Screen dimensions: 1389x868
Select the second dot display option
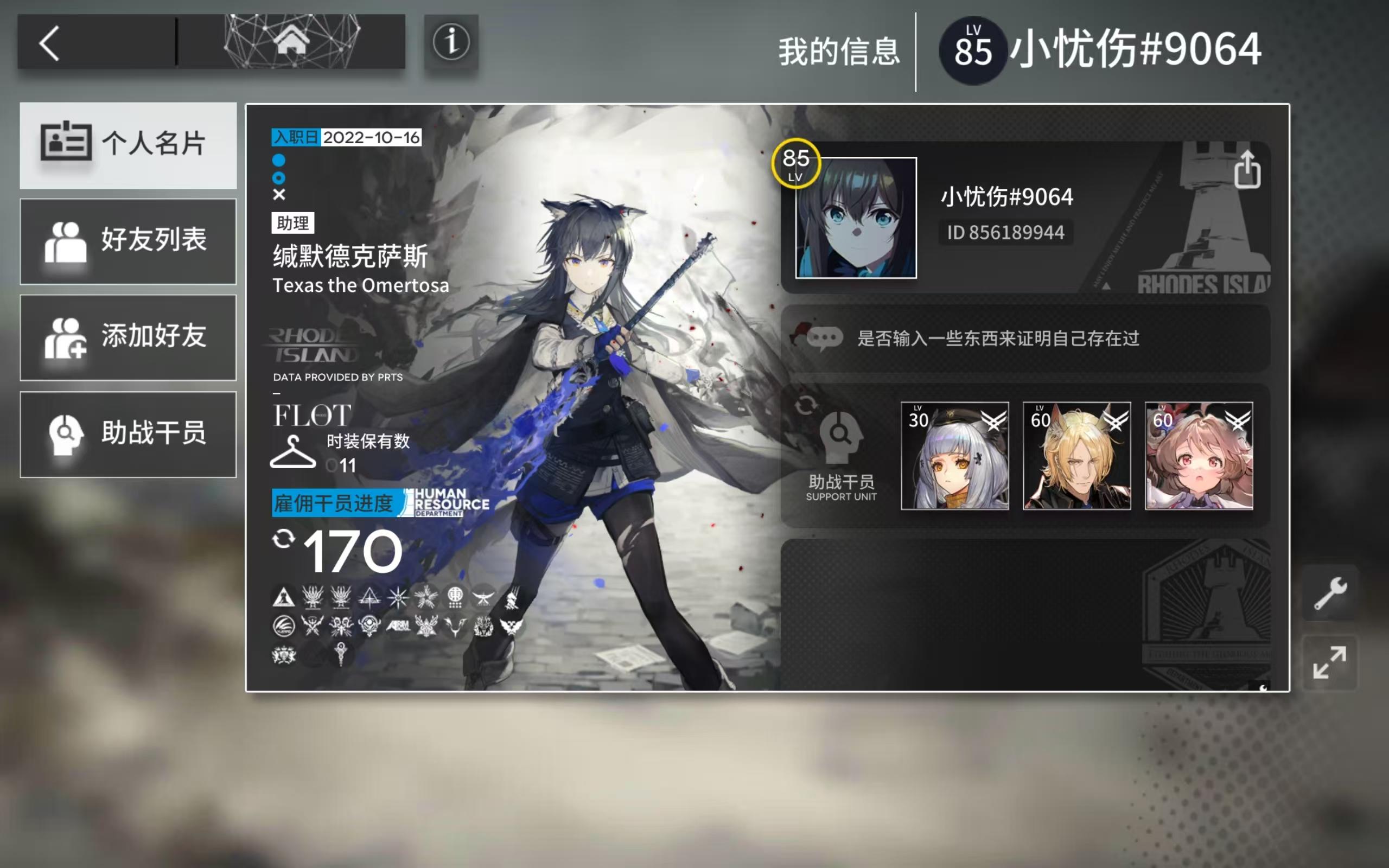click(x=278, y=178)
